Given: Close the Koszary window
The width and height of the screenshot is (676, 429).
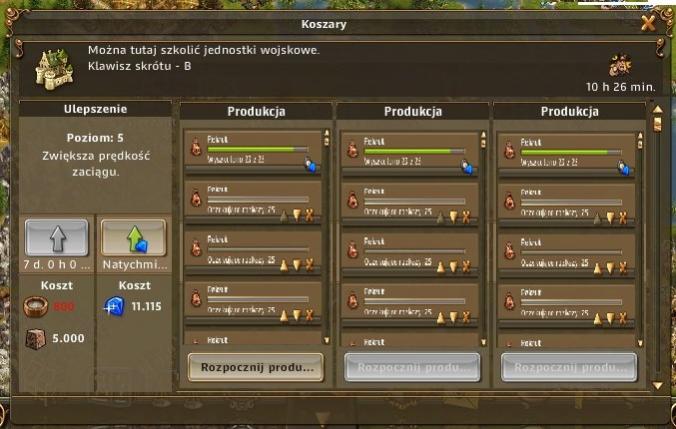Looking at the screenshot, I should (648, 24).
